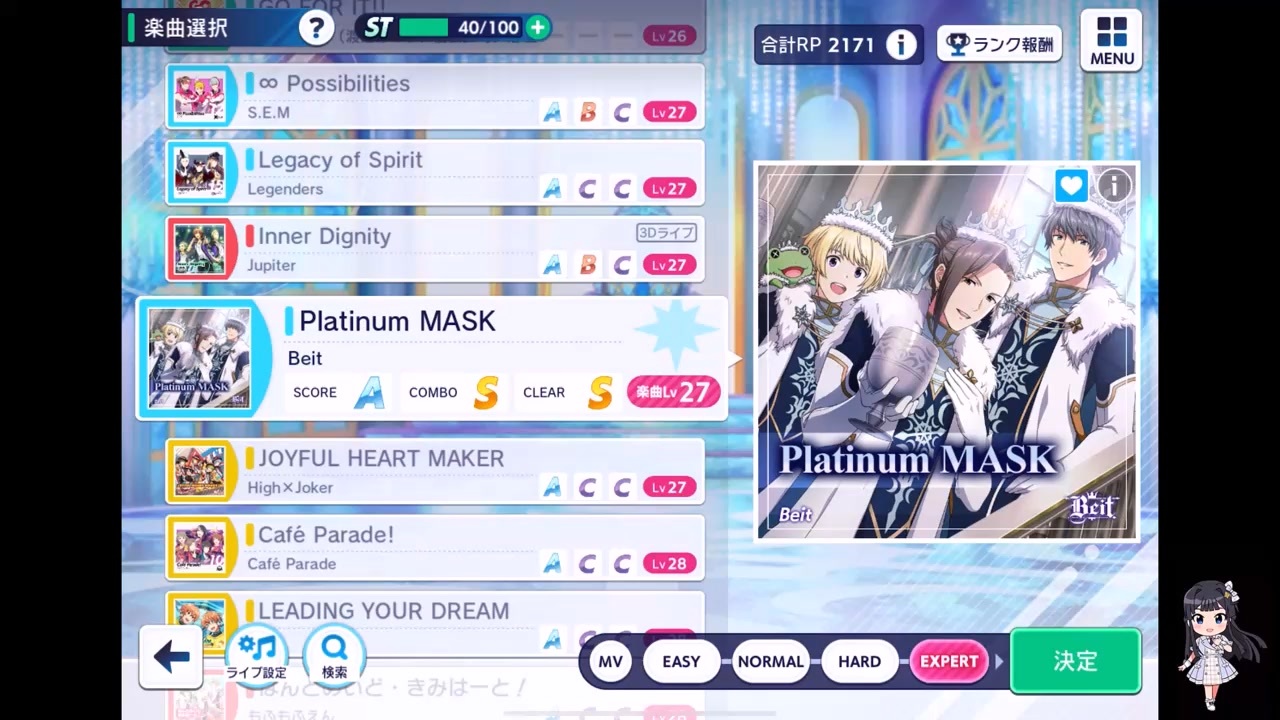Open the ランク報酬 rank rewards panel
1280x720 pixels.
click(x=998, y=45)
